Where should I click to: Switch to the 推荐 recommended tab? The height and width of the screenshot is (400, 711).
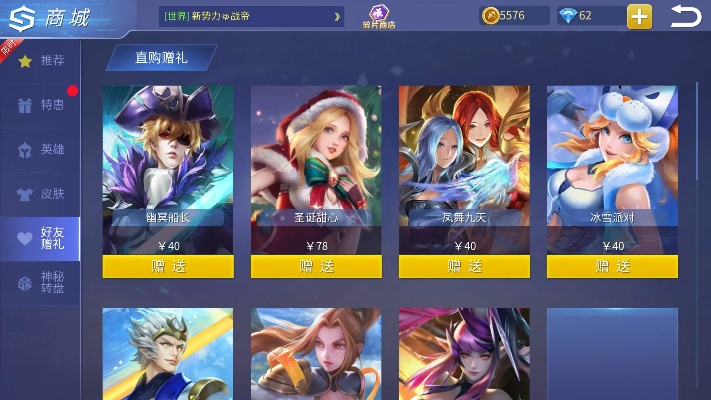point(41,62)
